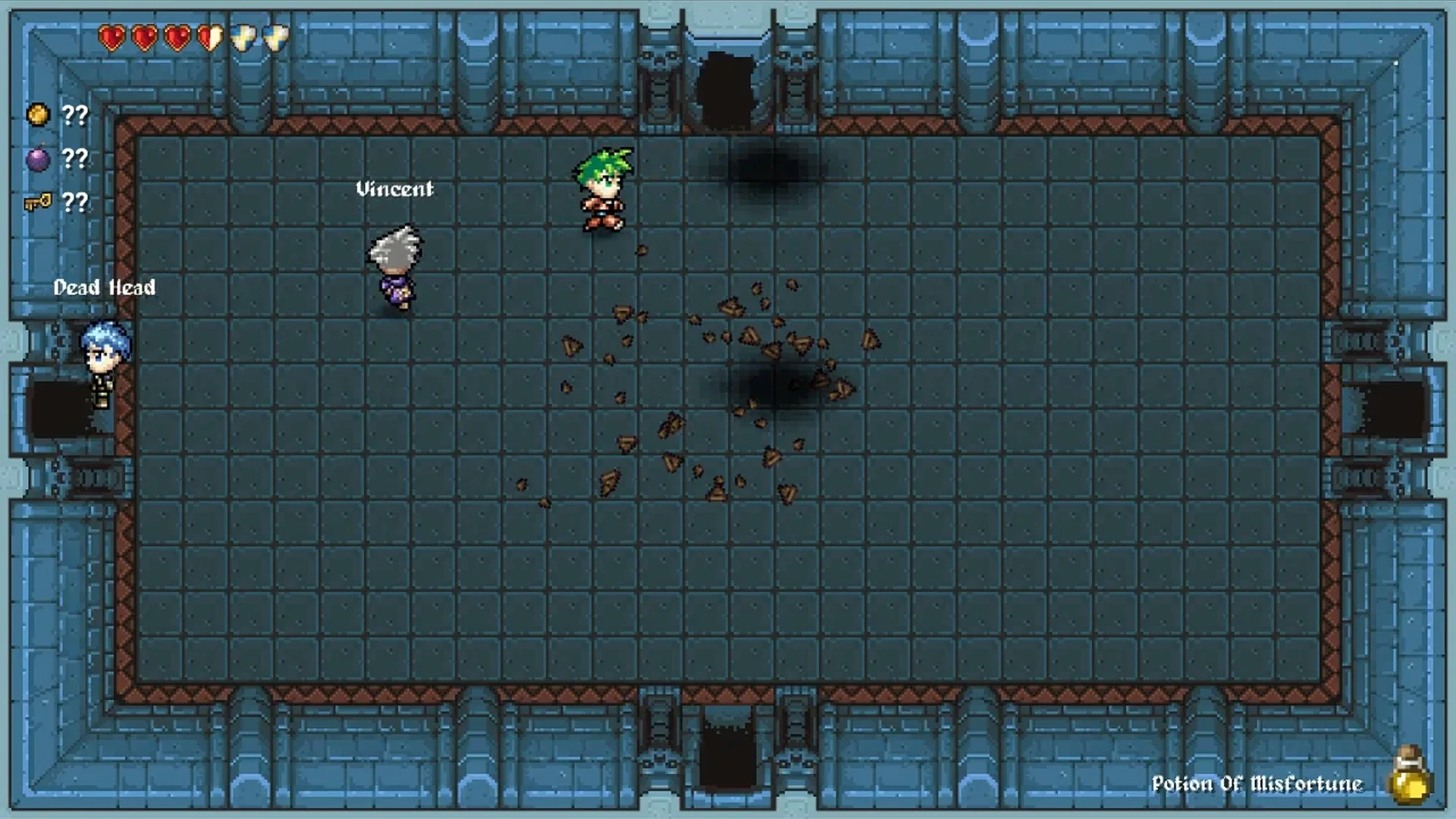Select the purple bomb icon
This screenshot has height=819, width=1456.
click(x=38, y=159)
